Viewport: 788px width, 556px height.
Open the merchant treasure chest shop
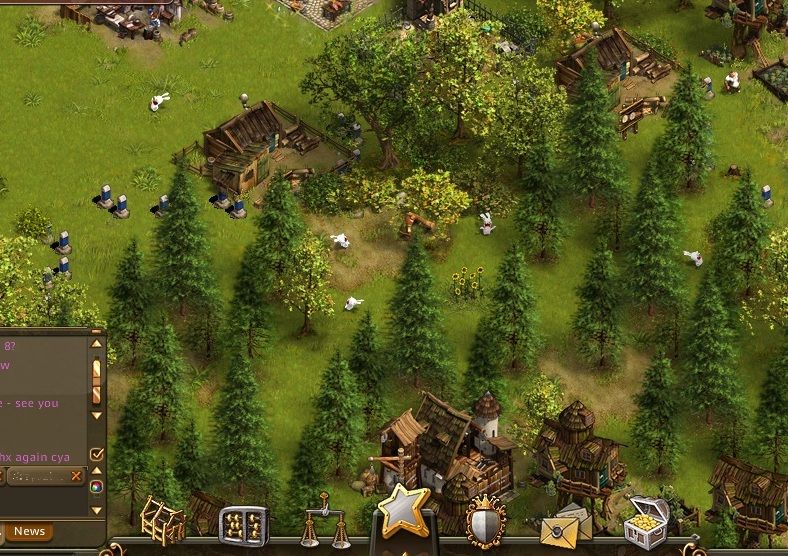pos(645,520)
